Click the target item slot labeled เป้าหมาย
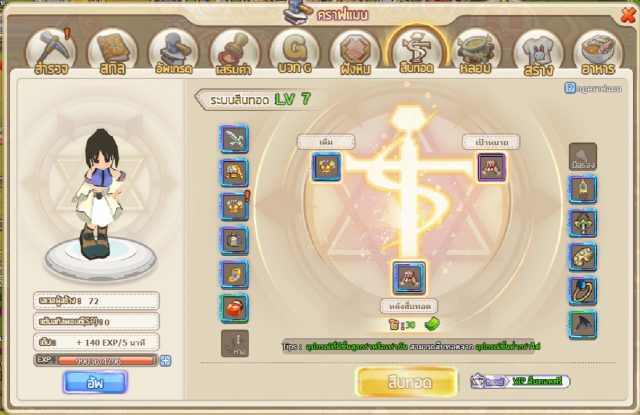Screen dimensions: 640x415 490,167
